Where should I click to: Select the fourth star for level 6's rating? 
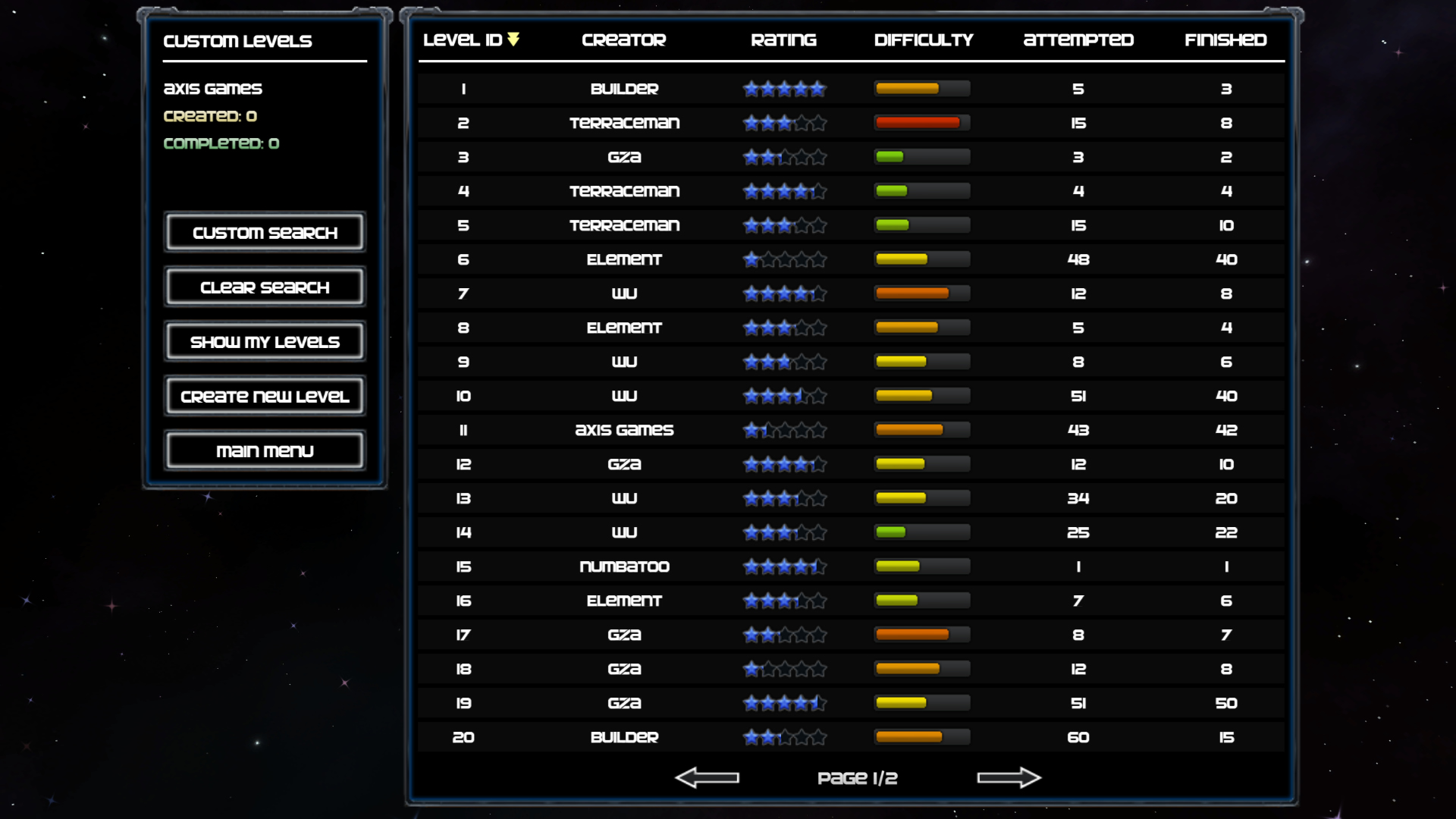coord(802,259)
